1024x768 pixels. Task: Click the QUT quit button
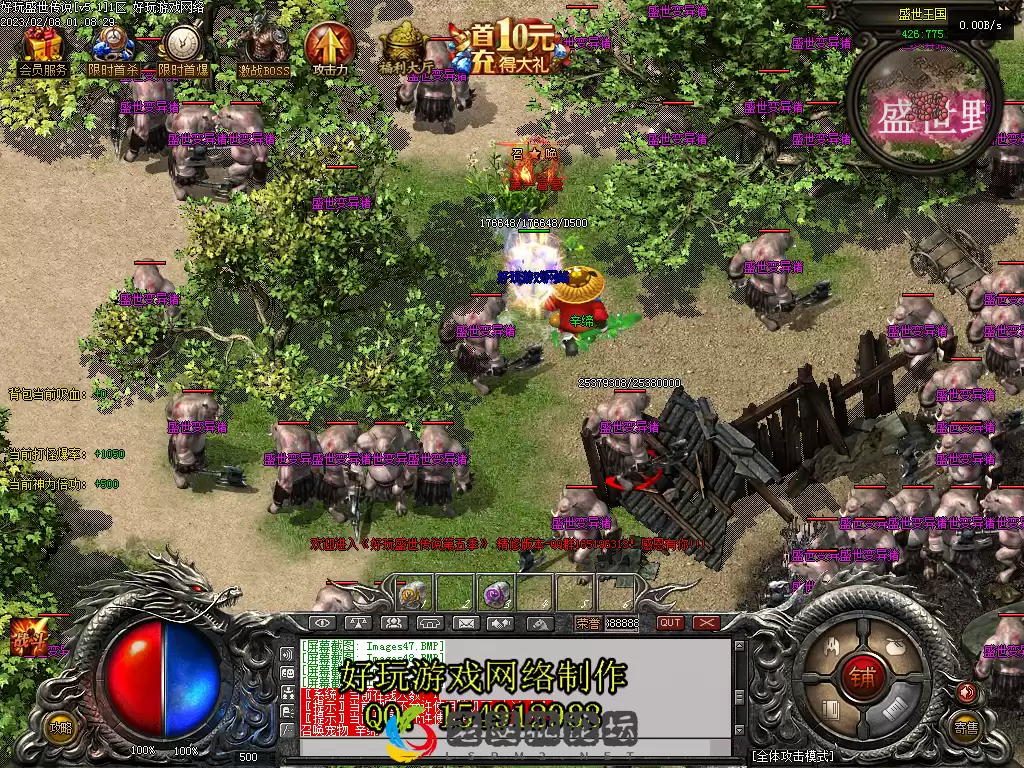click(x=671, y=623)
